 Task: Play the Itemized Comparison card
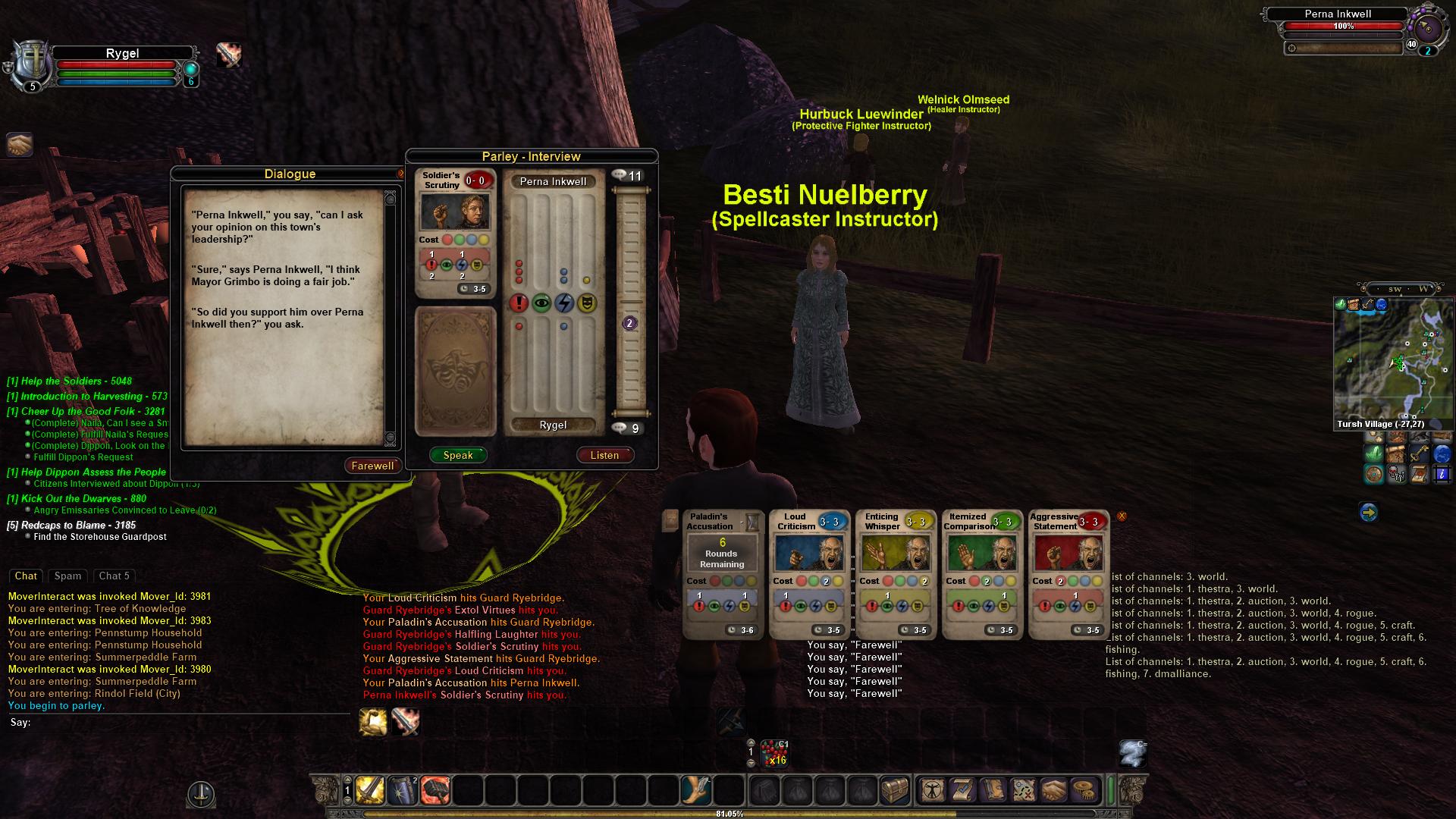[x=981, y=575]
